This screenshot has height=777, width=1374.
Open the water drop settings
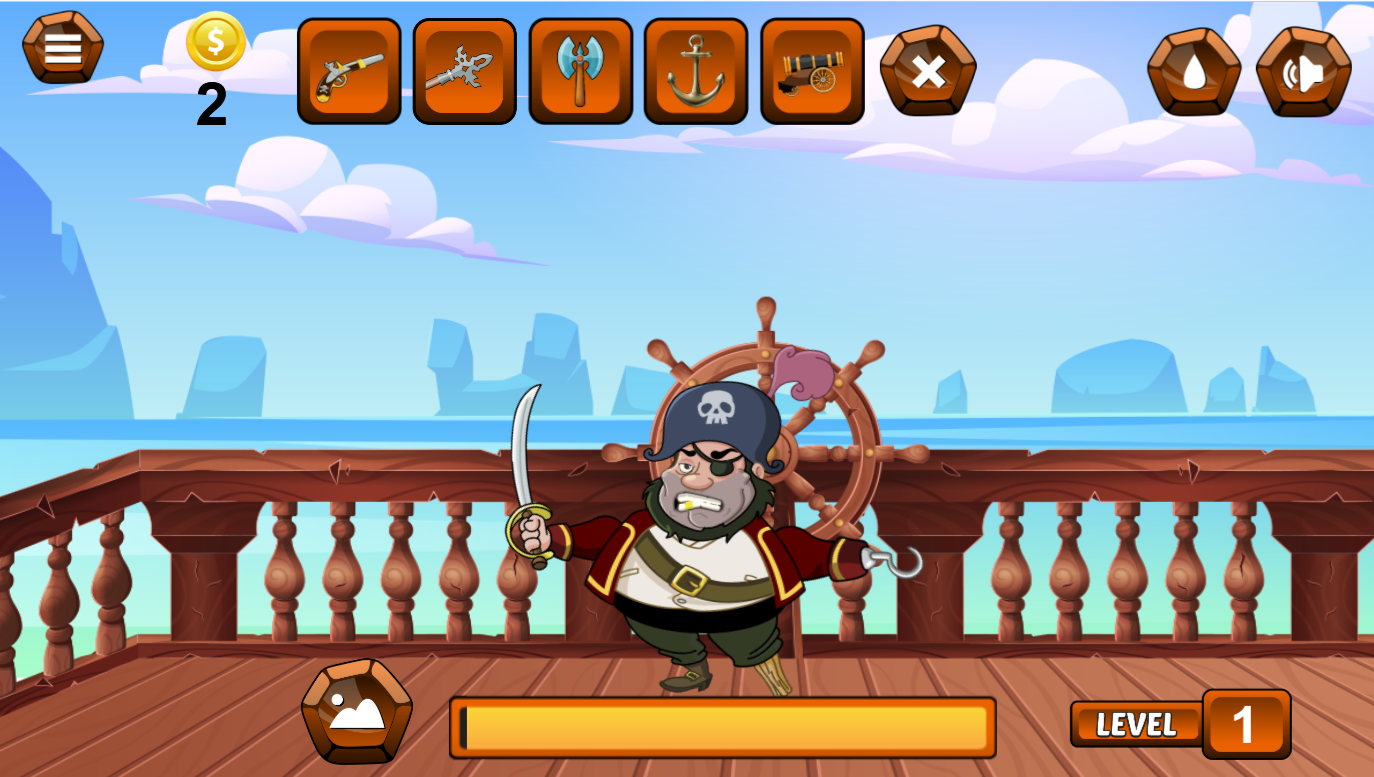pyautogui.click(x=1194, y=69)
